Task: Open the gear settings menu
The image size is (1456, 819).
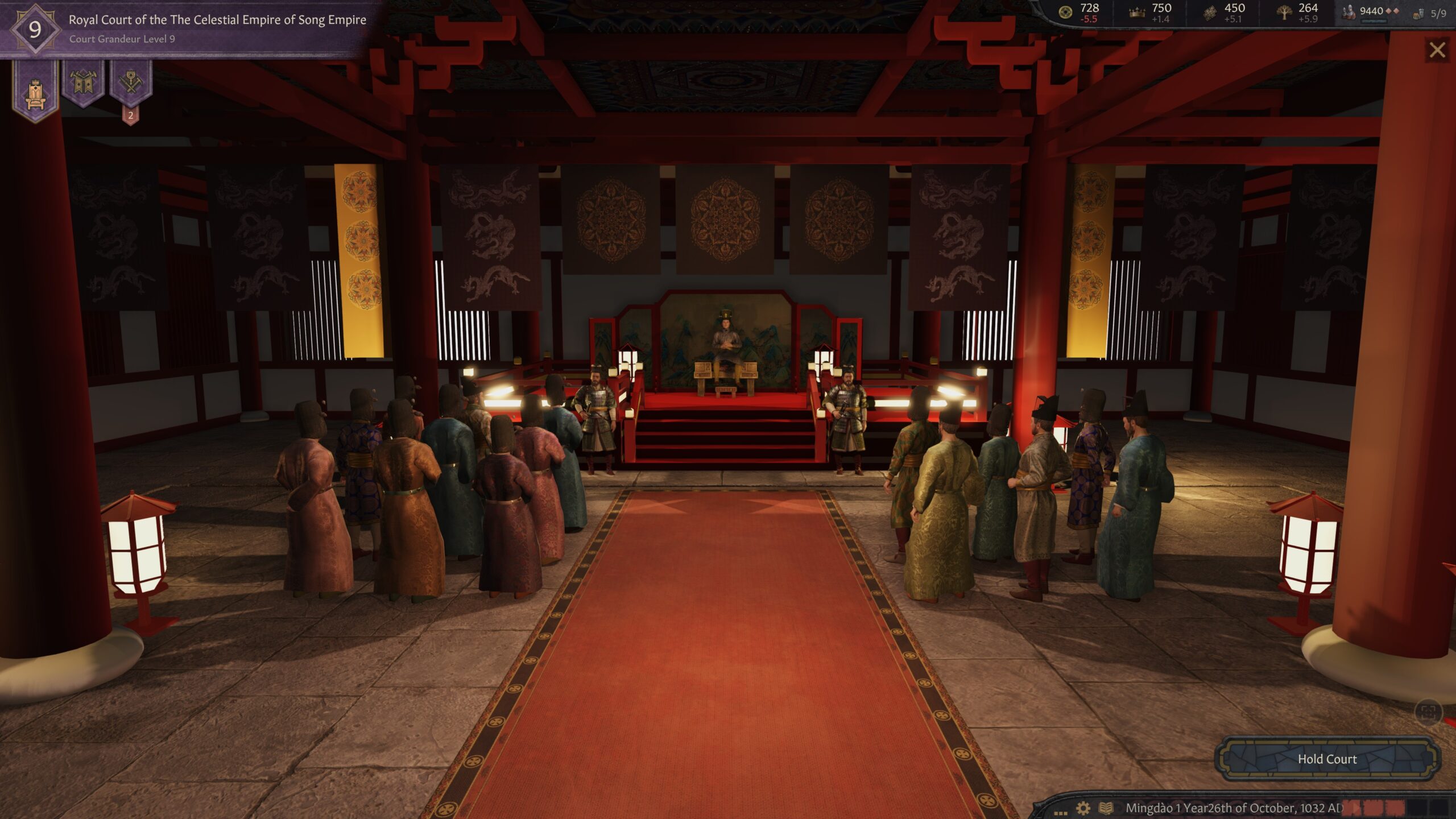Action: click(x=1083, y=808)
